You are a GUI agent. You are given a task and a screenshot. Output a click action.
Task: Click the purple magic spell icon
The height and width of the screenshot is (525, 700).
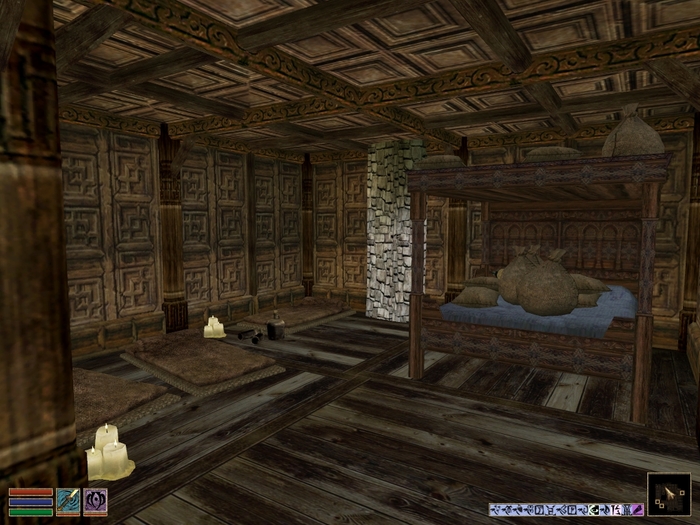pos(95,501)
